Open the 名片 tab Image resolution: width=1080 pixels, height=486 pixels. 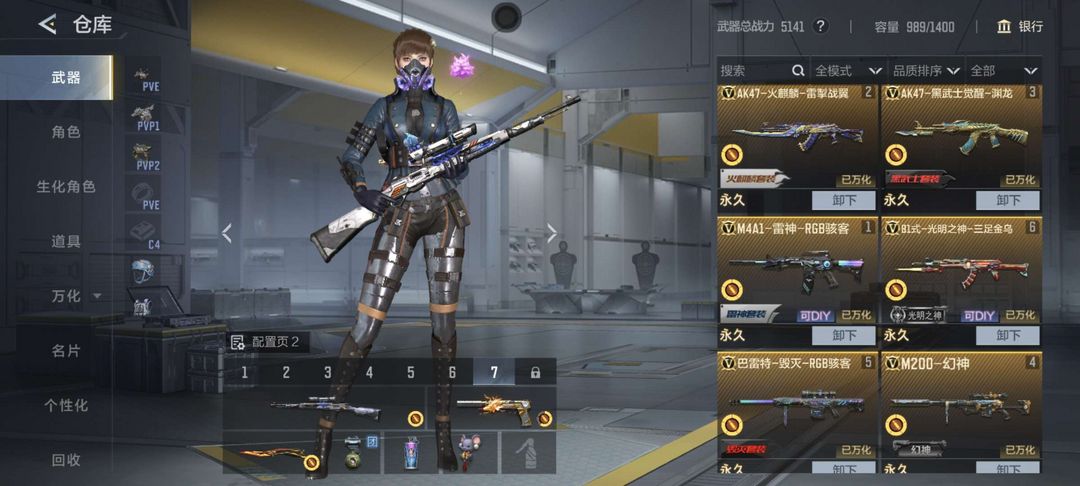[x=66, y=351]
